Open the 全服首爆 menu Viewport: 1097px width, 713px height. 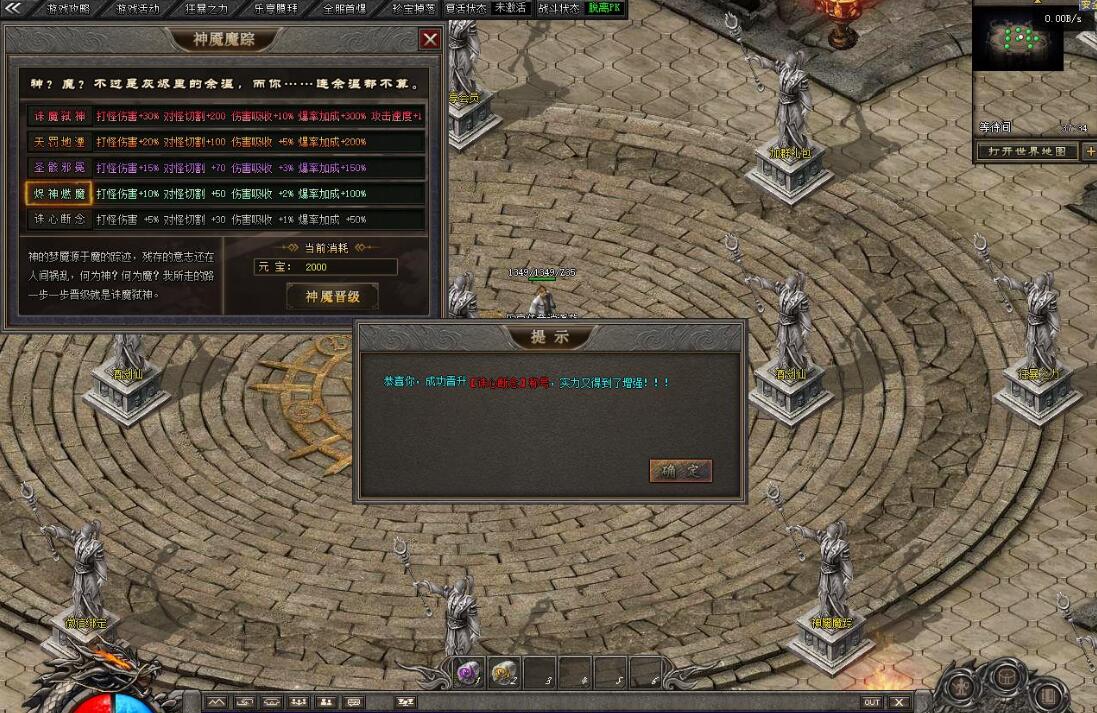point(344,8)
